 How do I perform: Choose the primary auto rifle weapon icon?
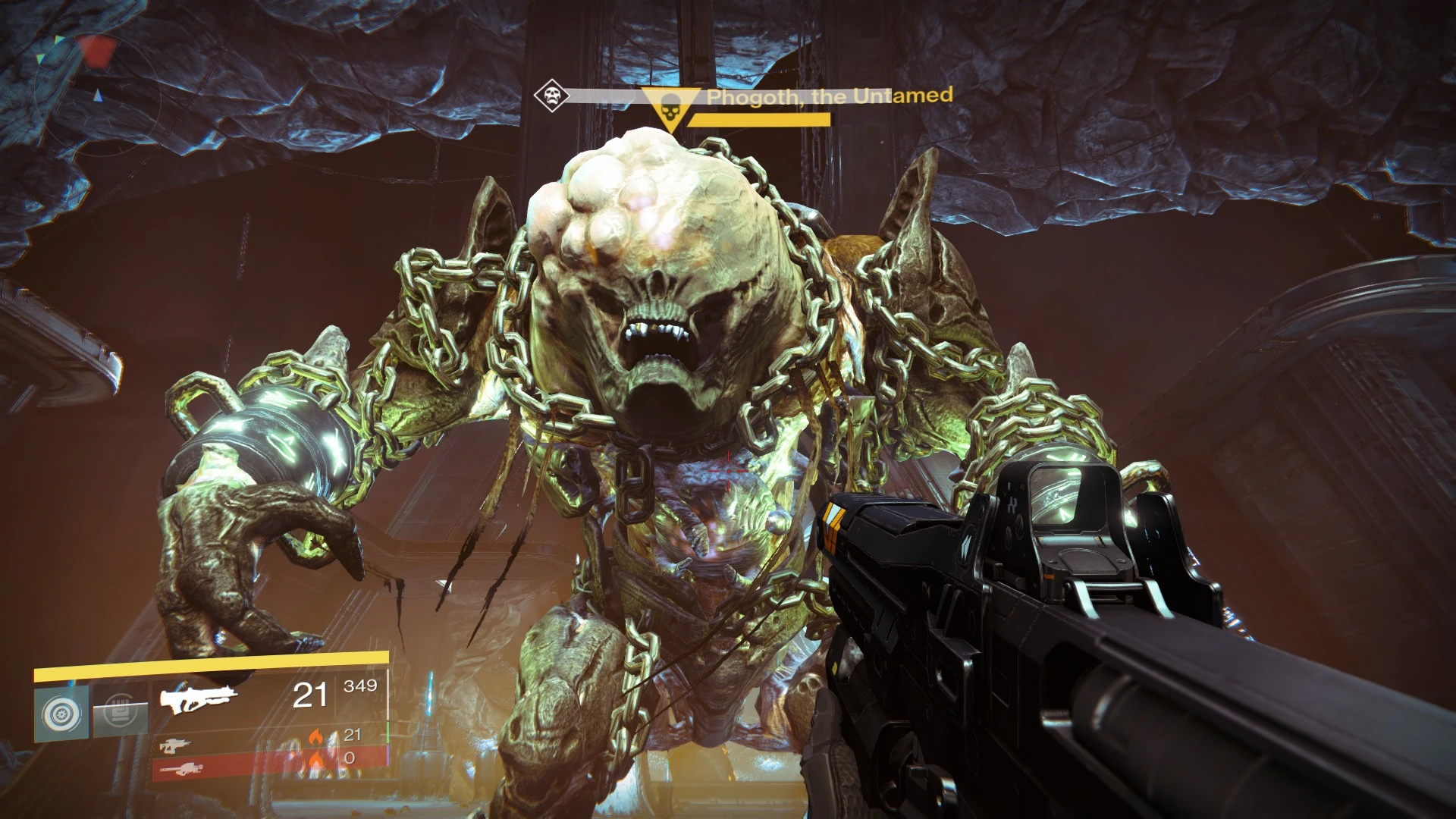coord(199,698)
